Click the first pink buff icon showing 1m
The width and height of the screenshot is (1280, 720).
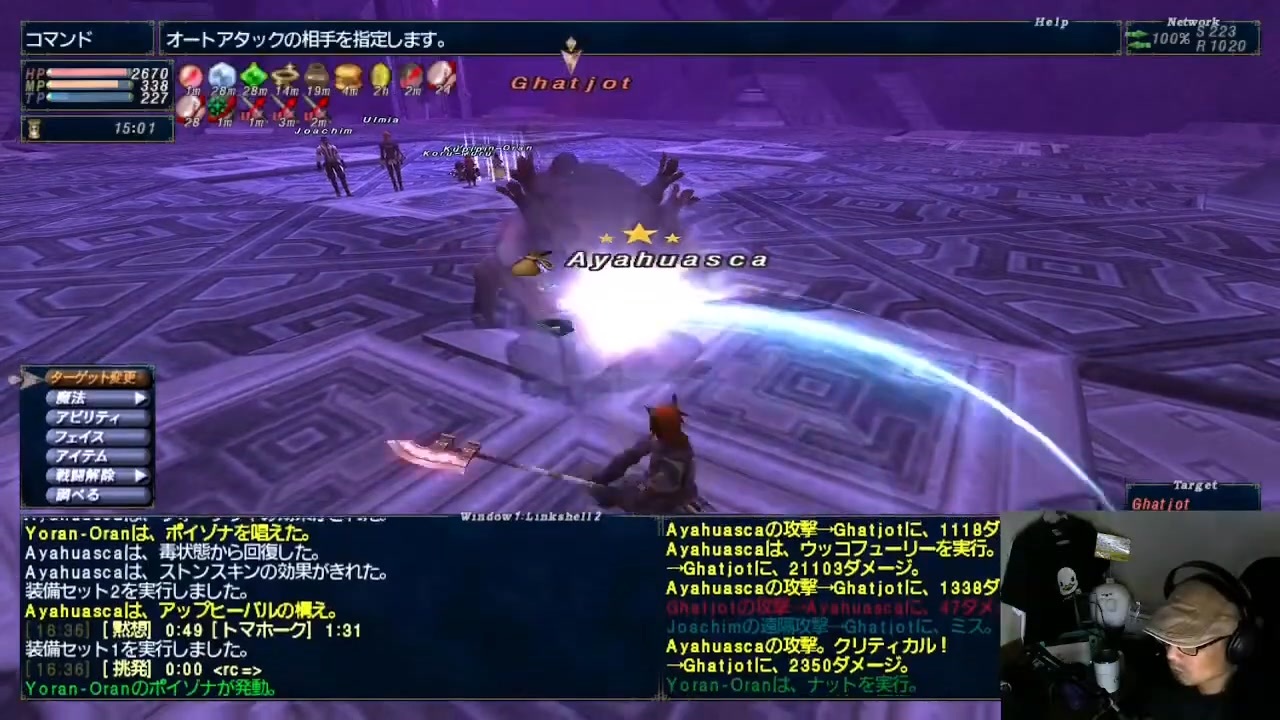click(190, 75)
